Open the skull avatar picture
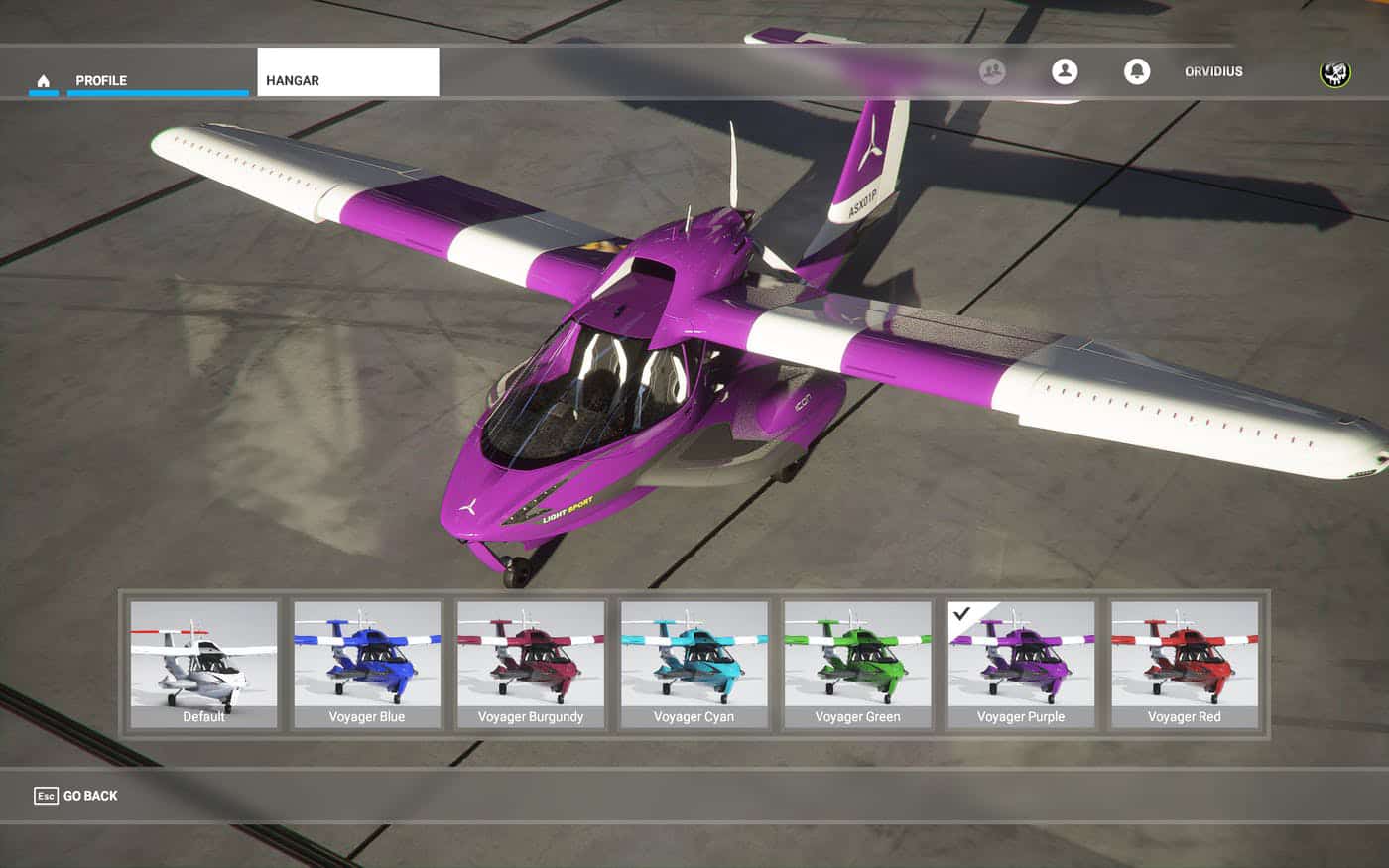 (1334, 72)
